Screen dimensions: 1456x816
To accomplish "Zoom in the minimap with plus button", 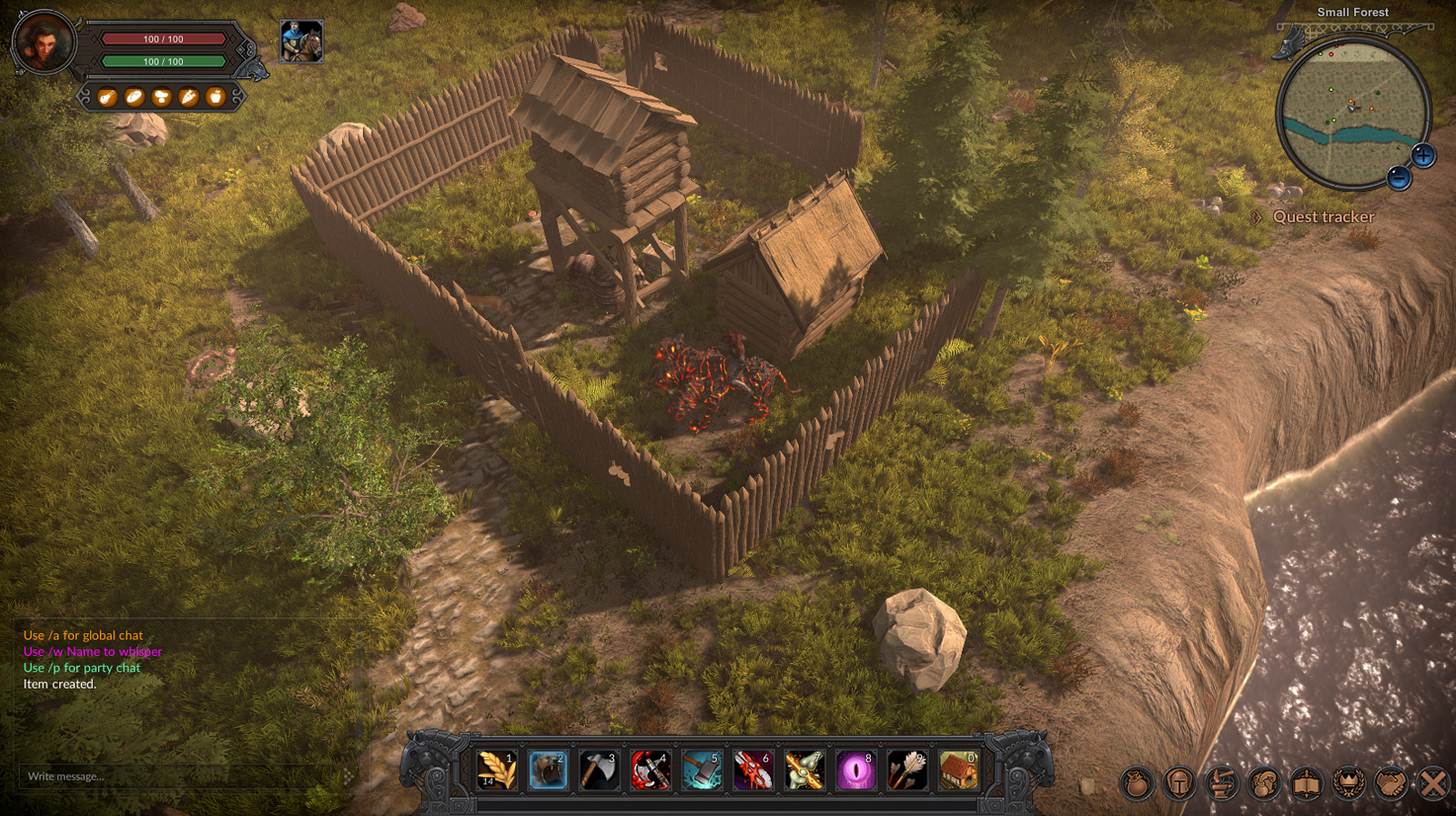I will (x=1423, y=156).
